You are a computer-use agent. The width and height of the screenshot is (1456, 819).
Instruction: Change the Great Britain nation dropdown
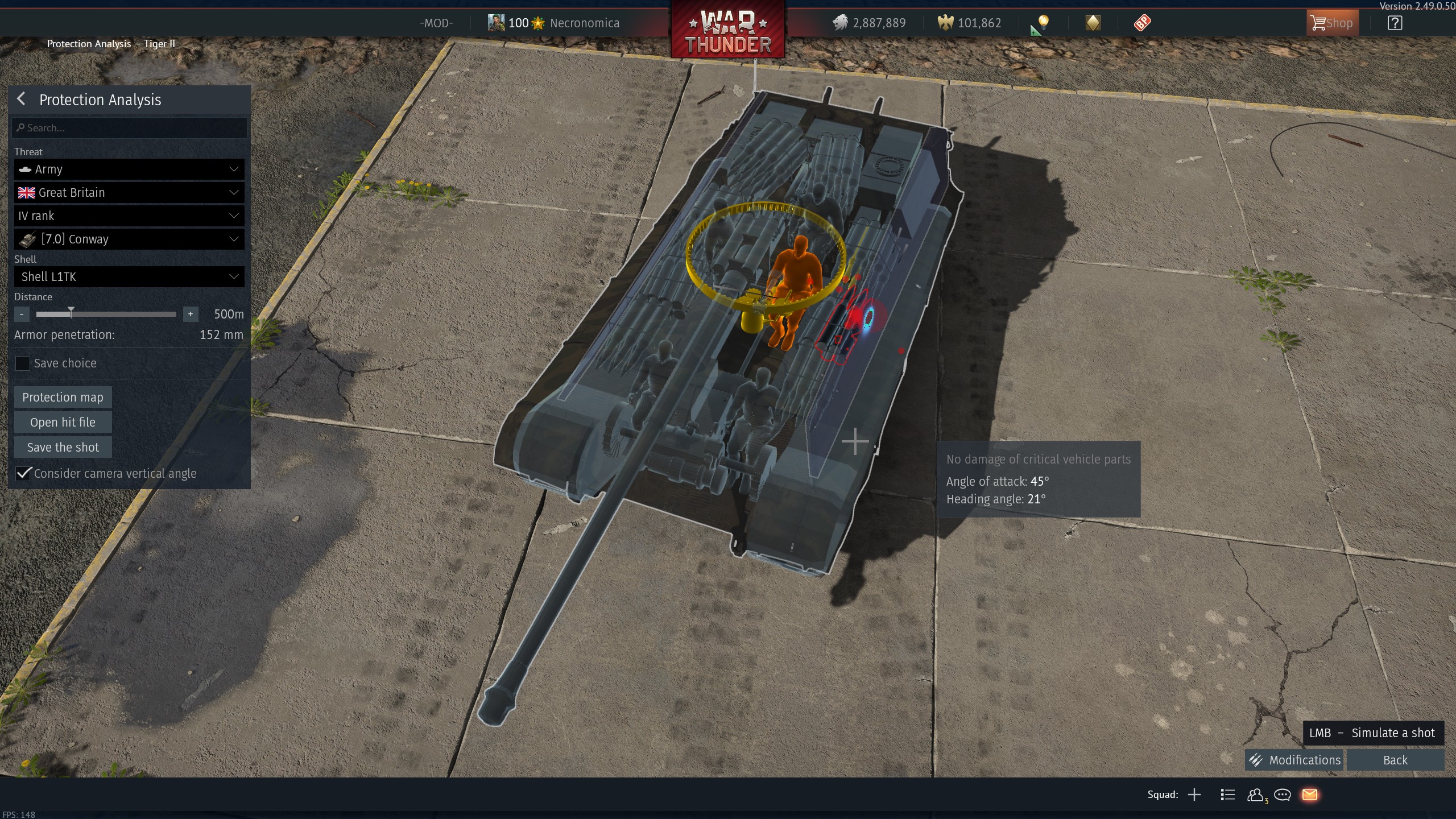[129, 193]
